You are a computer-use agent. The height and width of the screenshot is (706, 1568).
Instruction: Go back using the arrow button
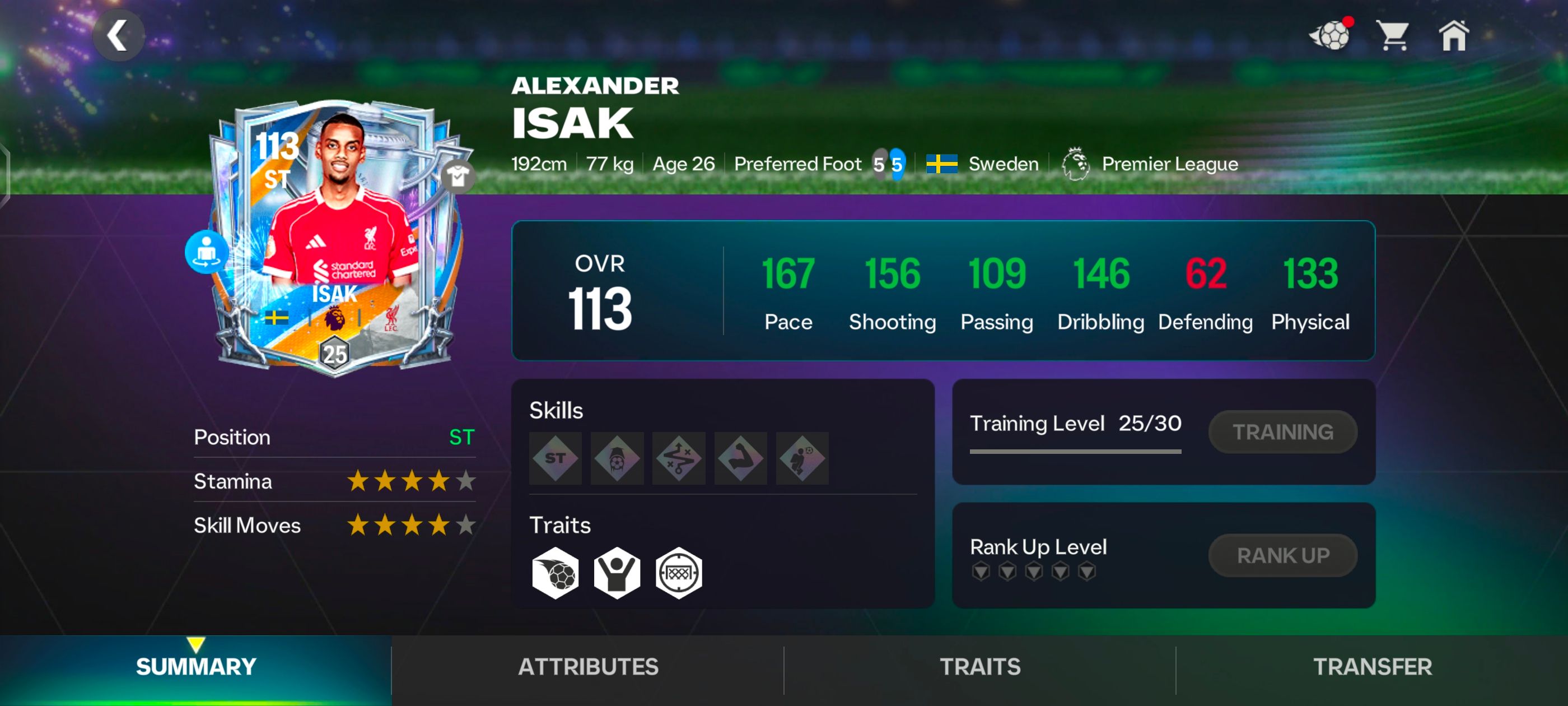click(118, 36)
